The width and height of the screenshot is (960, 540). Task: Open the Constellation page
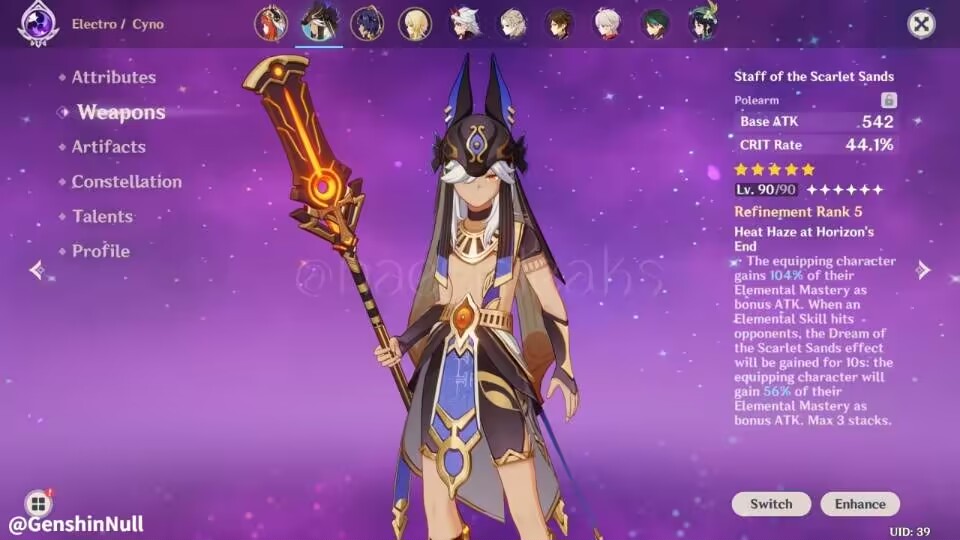[126, 182]
